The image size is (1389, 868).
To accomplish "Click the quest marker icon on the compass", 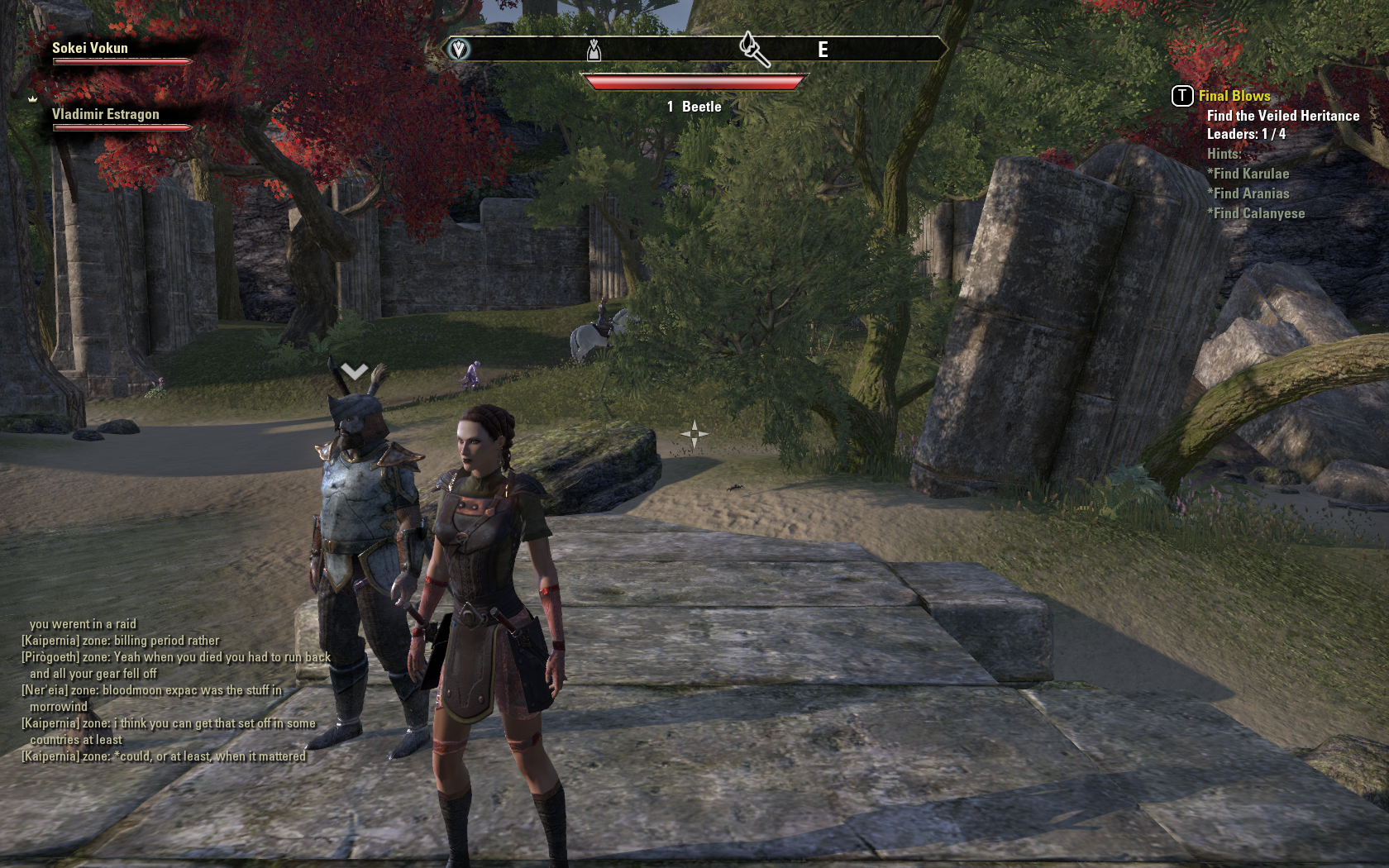I will pyautogui.click(x=753, y=49).
